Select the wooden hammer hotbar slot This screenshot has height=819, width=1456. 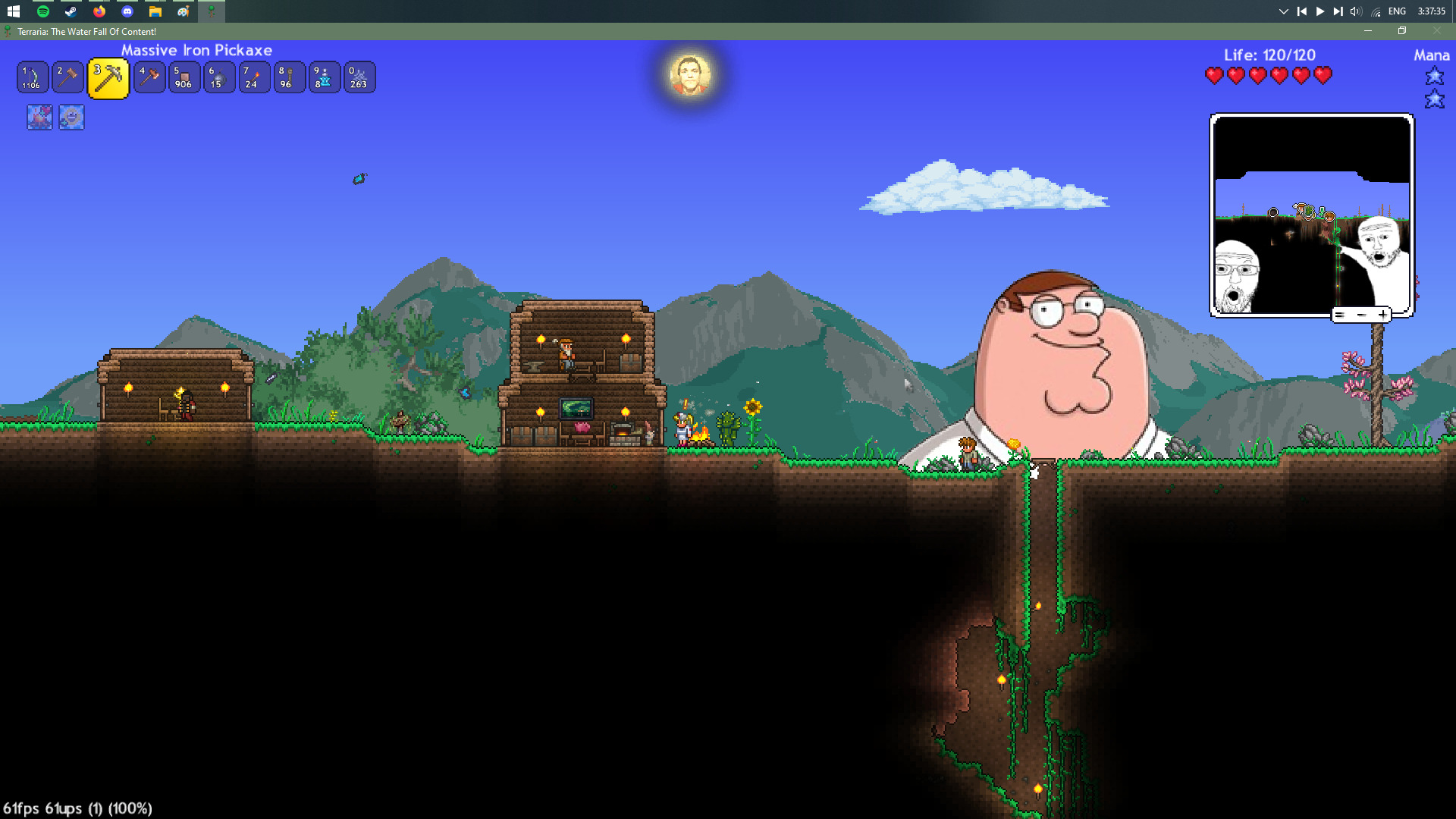pyautogui.click(x=67, y=77)
